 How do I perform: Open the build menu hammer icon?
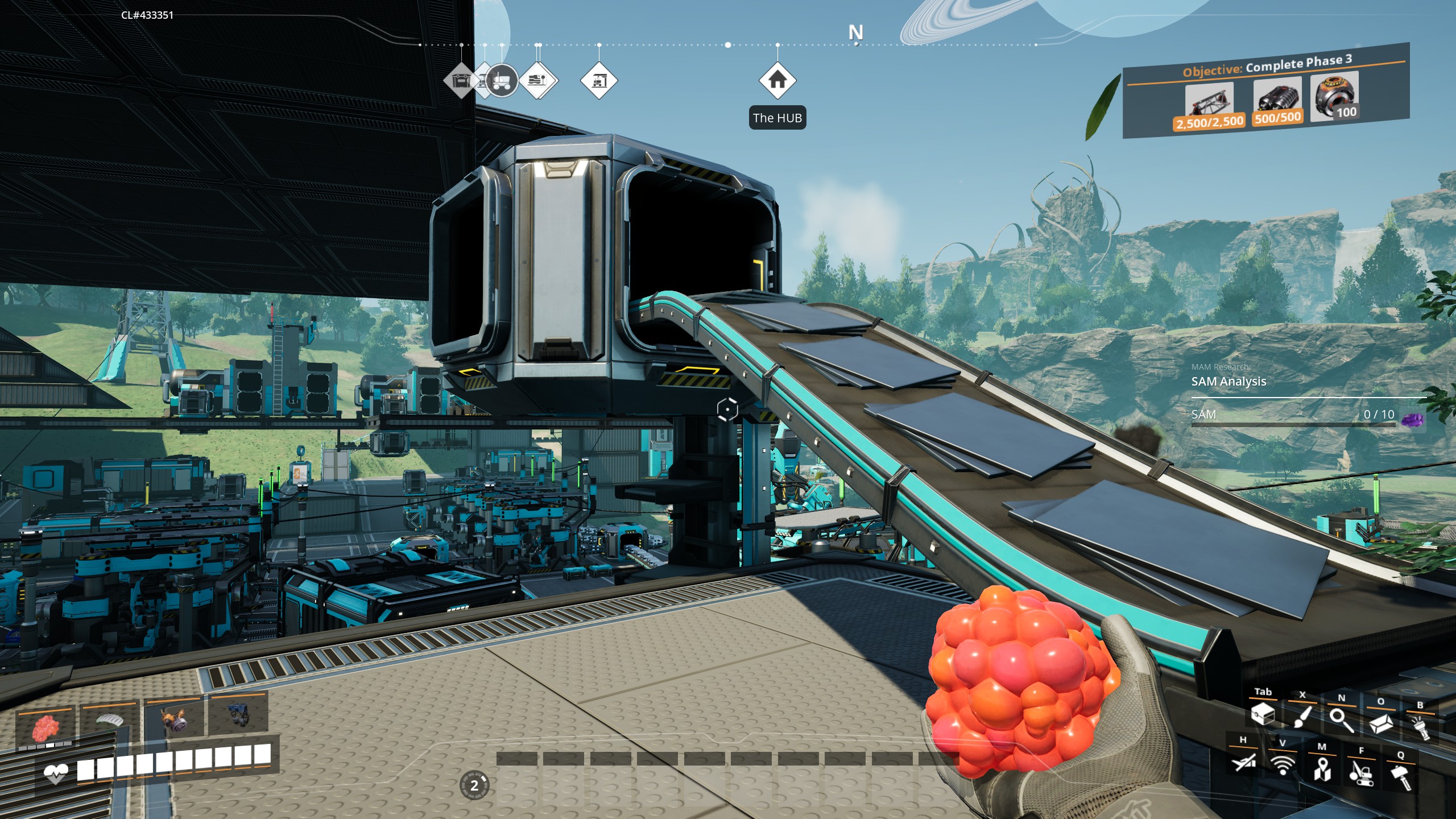click(x=1401, y=776)
